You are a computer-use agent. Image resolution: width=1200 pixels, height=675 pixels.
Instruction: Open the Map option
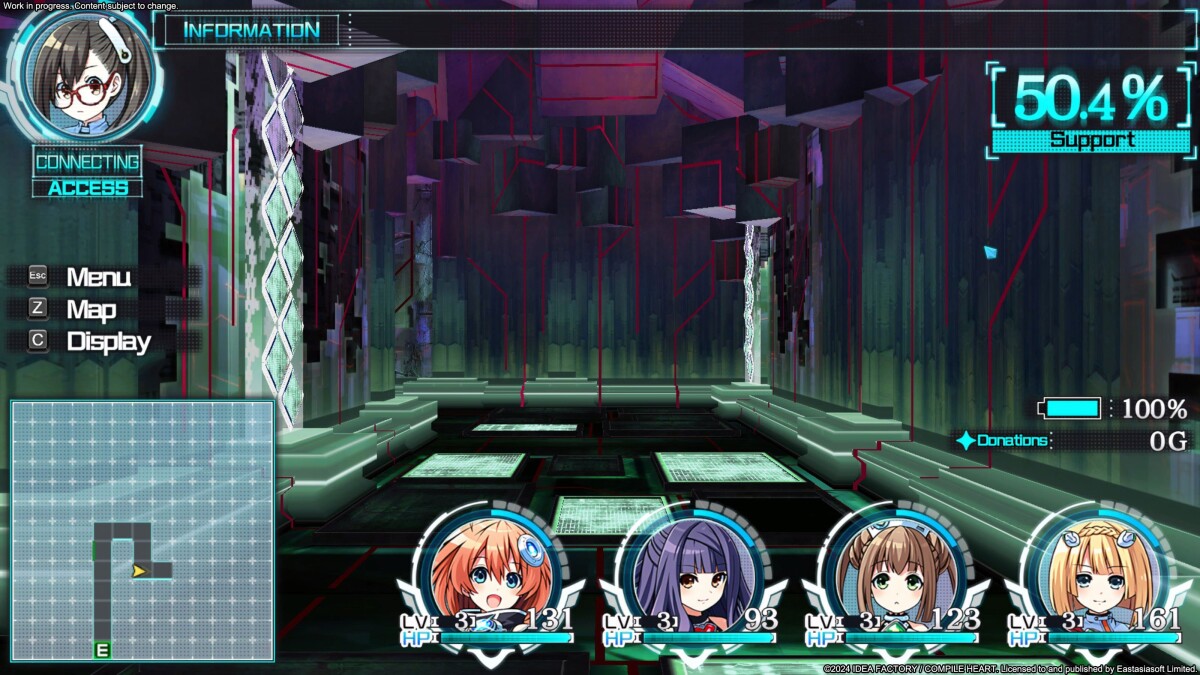(91, 309)
